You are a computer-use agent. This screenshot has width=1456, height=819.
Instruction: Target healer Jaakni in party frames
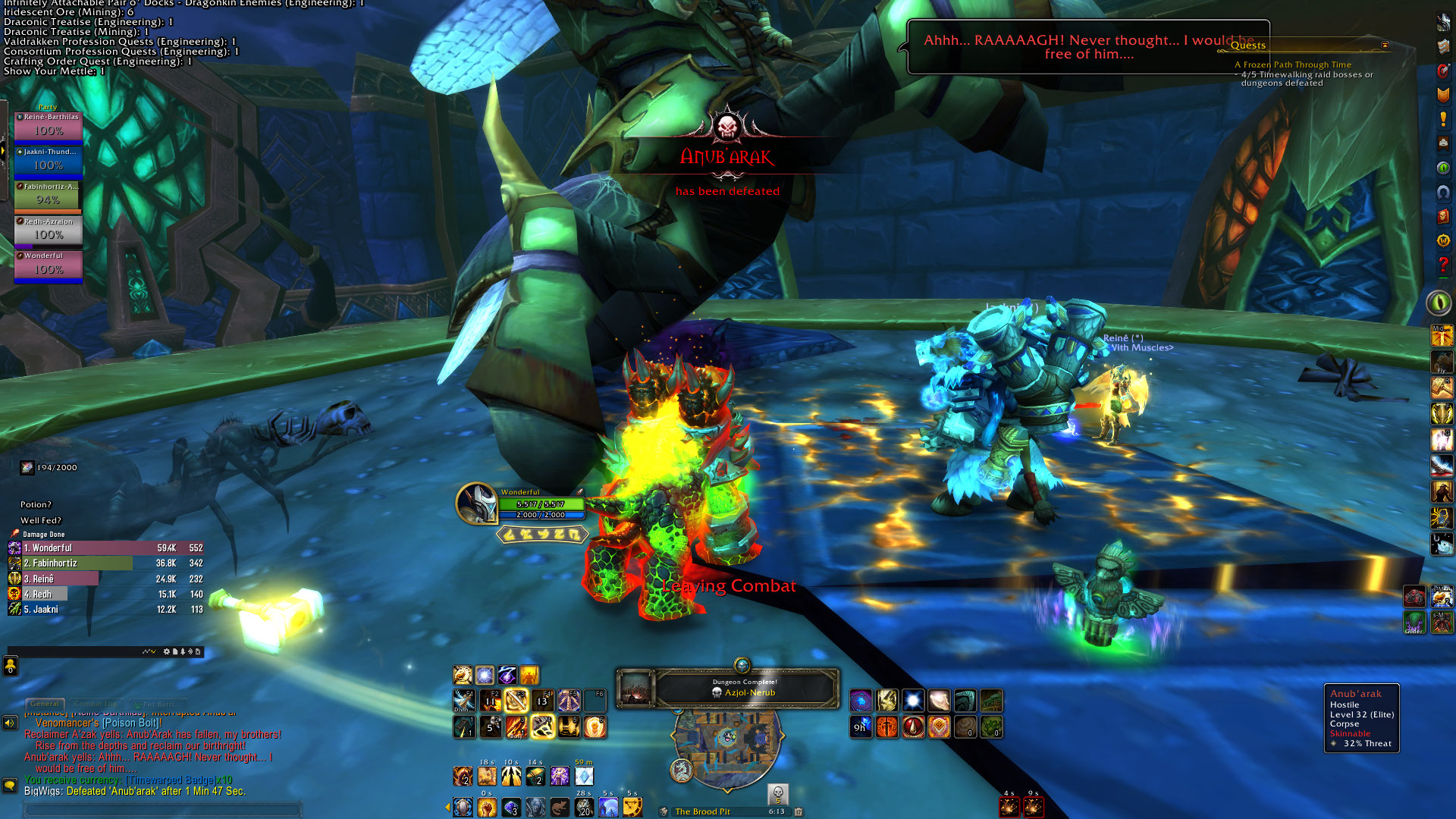49,162
